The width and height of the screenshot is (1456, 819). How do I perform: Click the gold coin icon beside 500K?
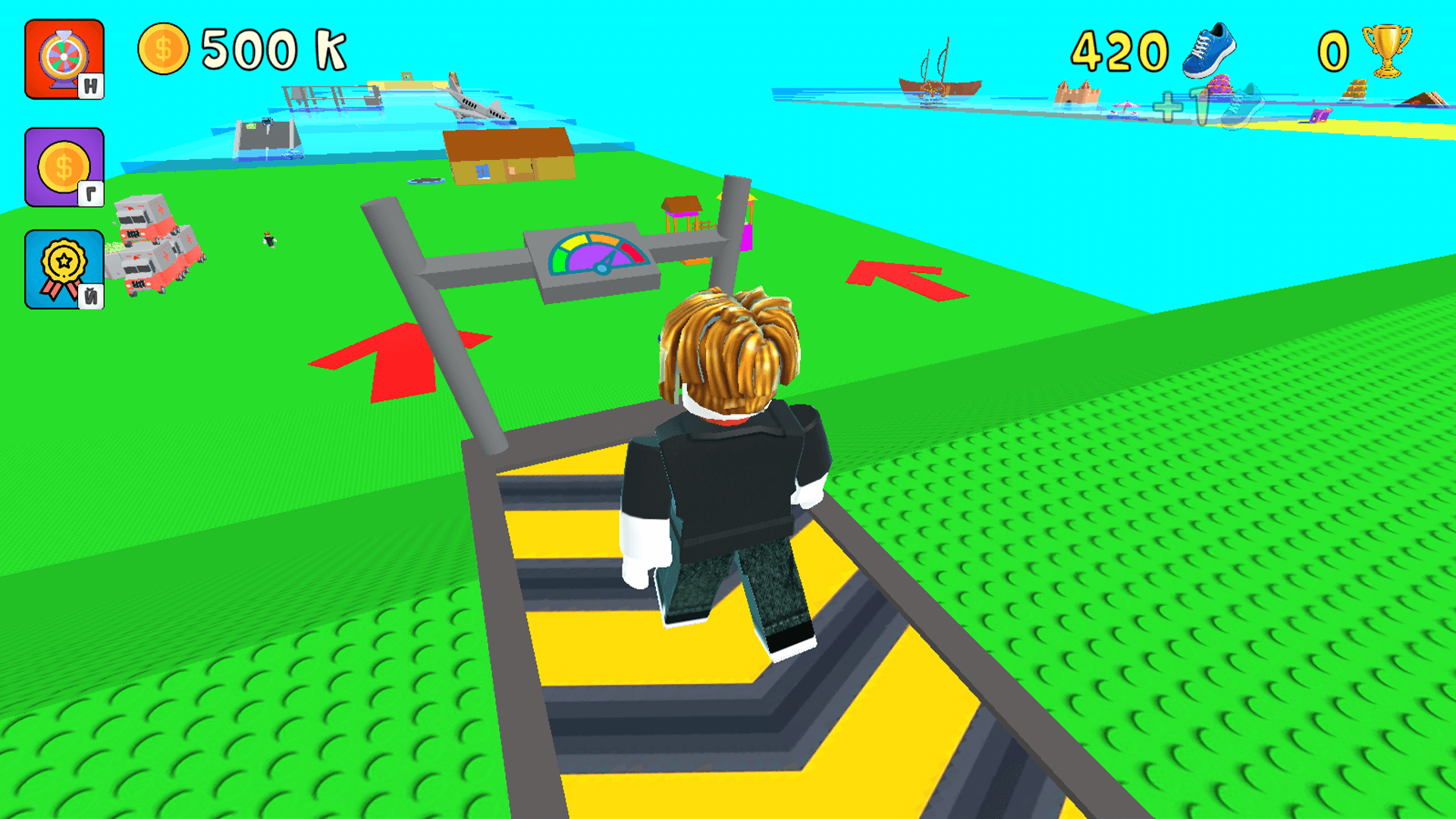pyautogui.click(x=163, y=47)
